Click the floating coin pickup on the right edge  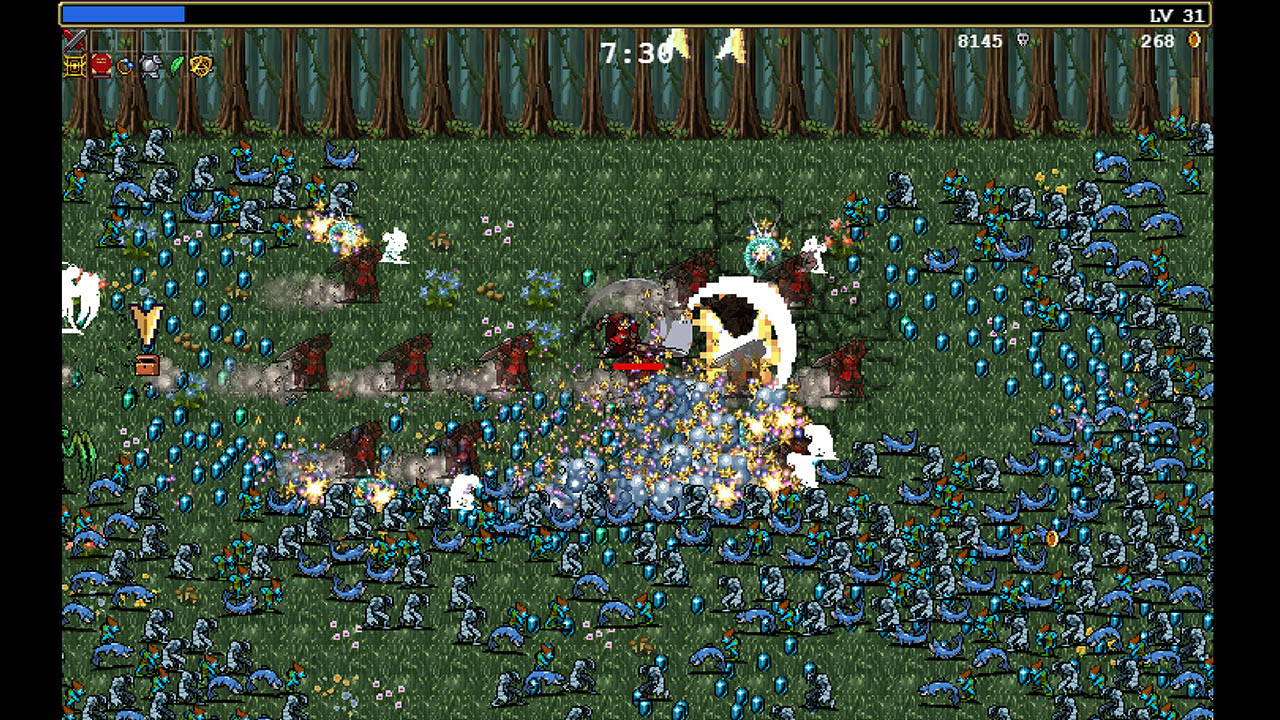[x=1052, y=537]
